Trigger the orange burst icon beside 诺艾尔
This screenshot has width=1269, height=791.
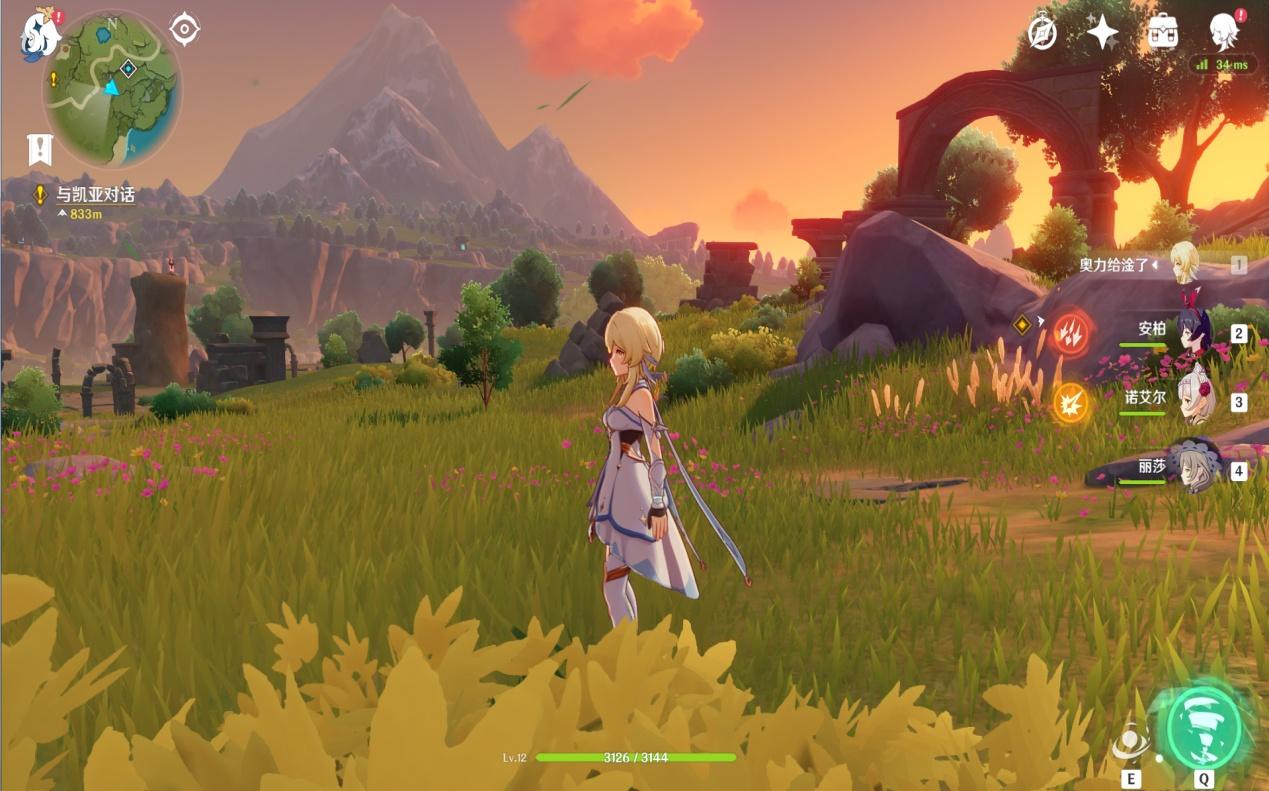(x=1071, y=402)
